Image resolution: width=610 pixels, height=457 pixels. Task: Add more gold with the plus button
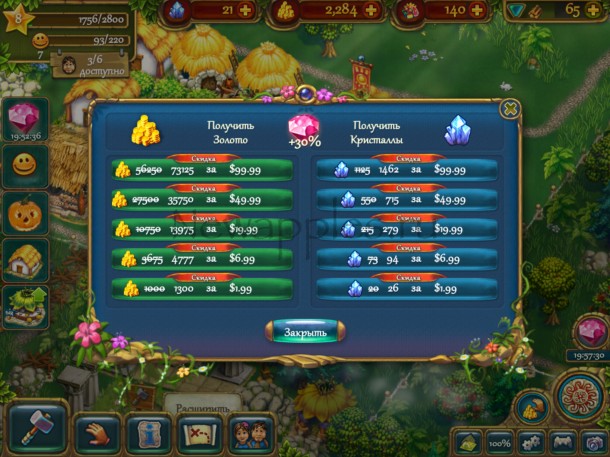(371, 10)
